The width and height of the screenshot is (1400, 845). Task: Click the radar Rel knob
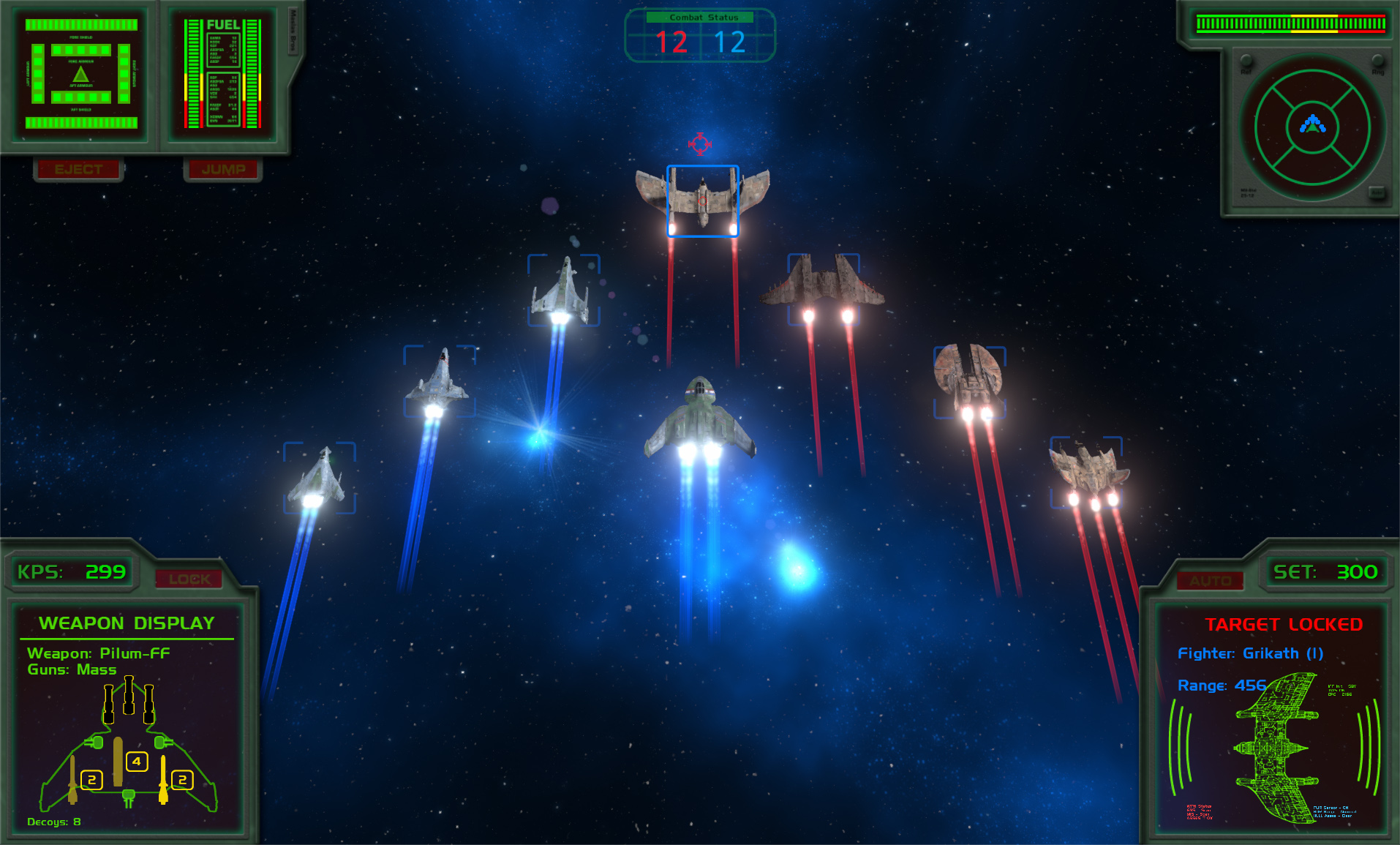pyautogui.click(x=1246, y=61)
